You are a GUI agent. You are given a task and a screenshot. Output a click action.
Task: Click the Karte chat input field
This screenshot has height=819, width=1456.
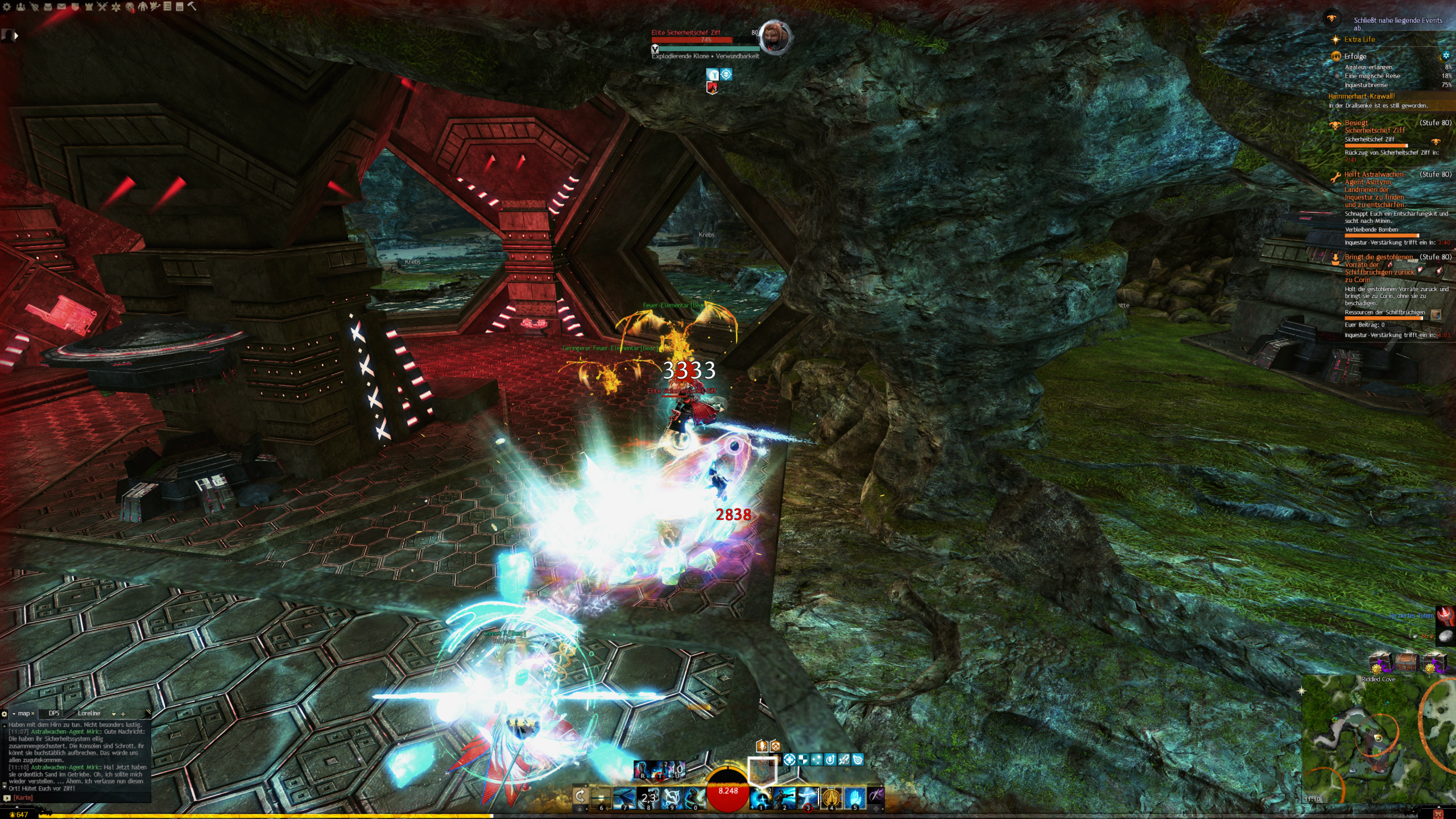click(80, 797)
